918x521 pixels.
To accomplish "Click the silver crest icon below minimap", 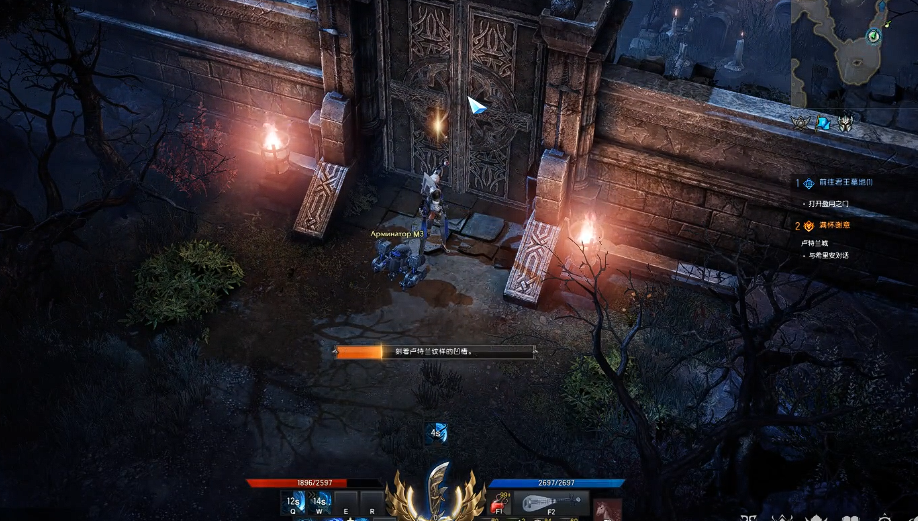I will pos(801,124).
